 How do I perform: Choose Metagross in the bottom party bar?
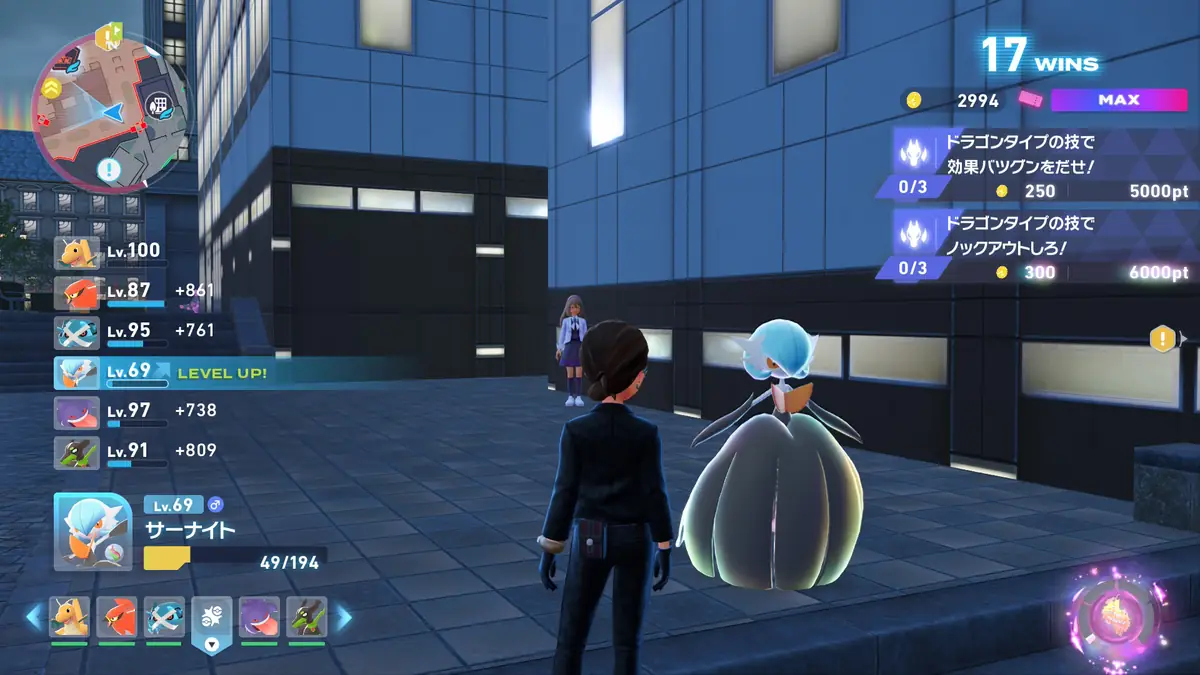164,618
